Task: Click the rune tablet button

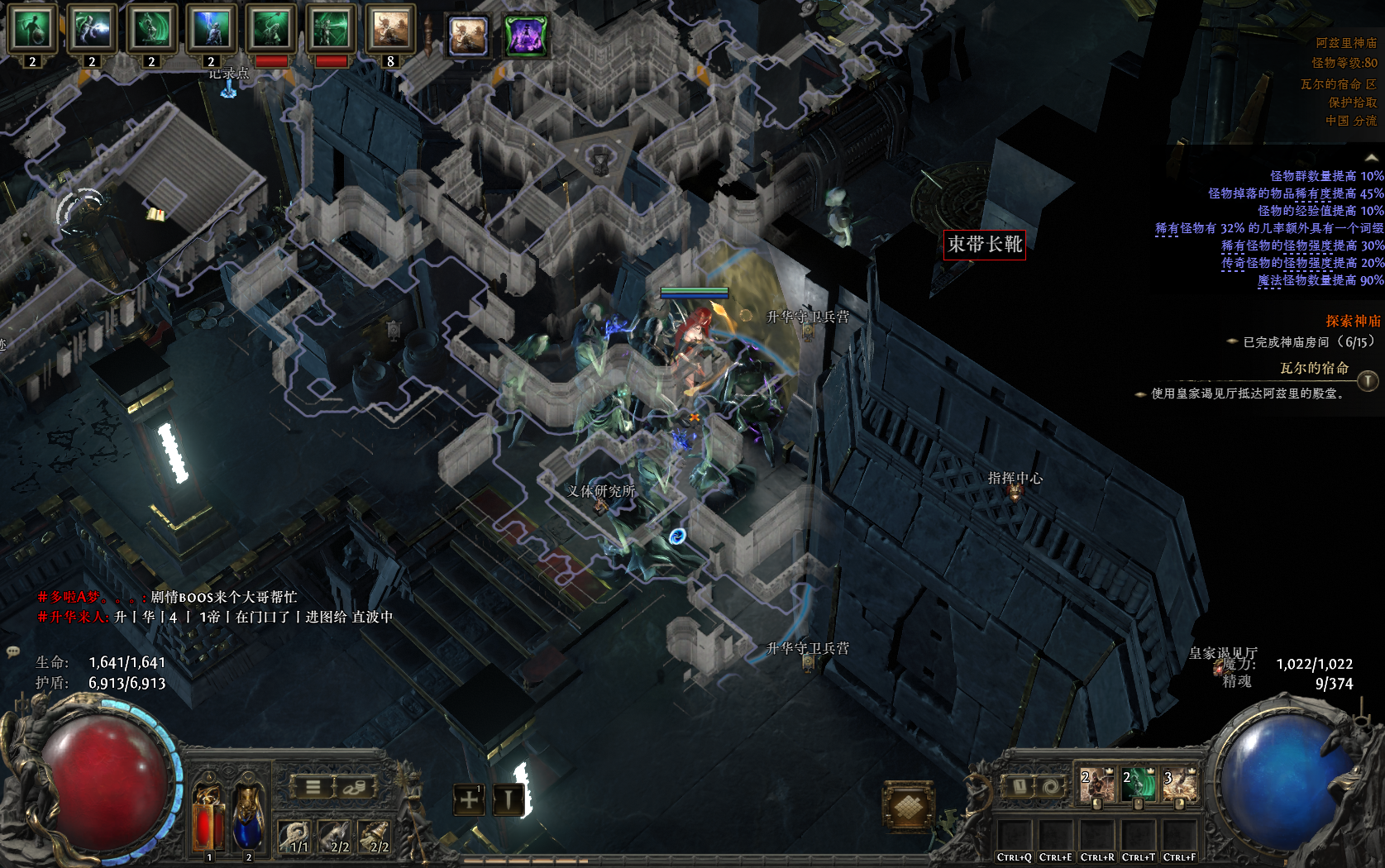Action: click(1020, 786)
